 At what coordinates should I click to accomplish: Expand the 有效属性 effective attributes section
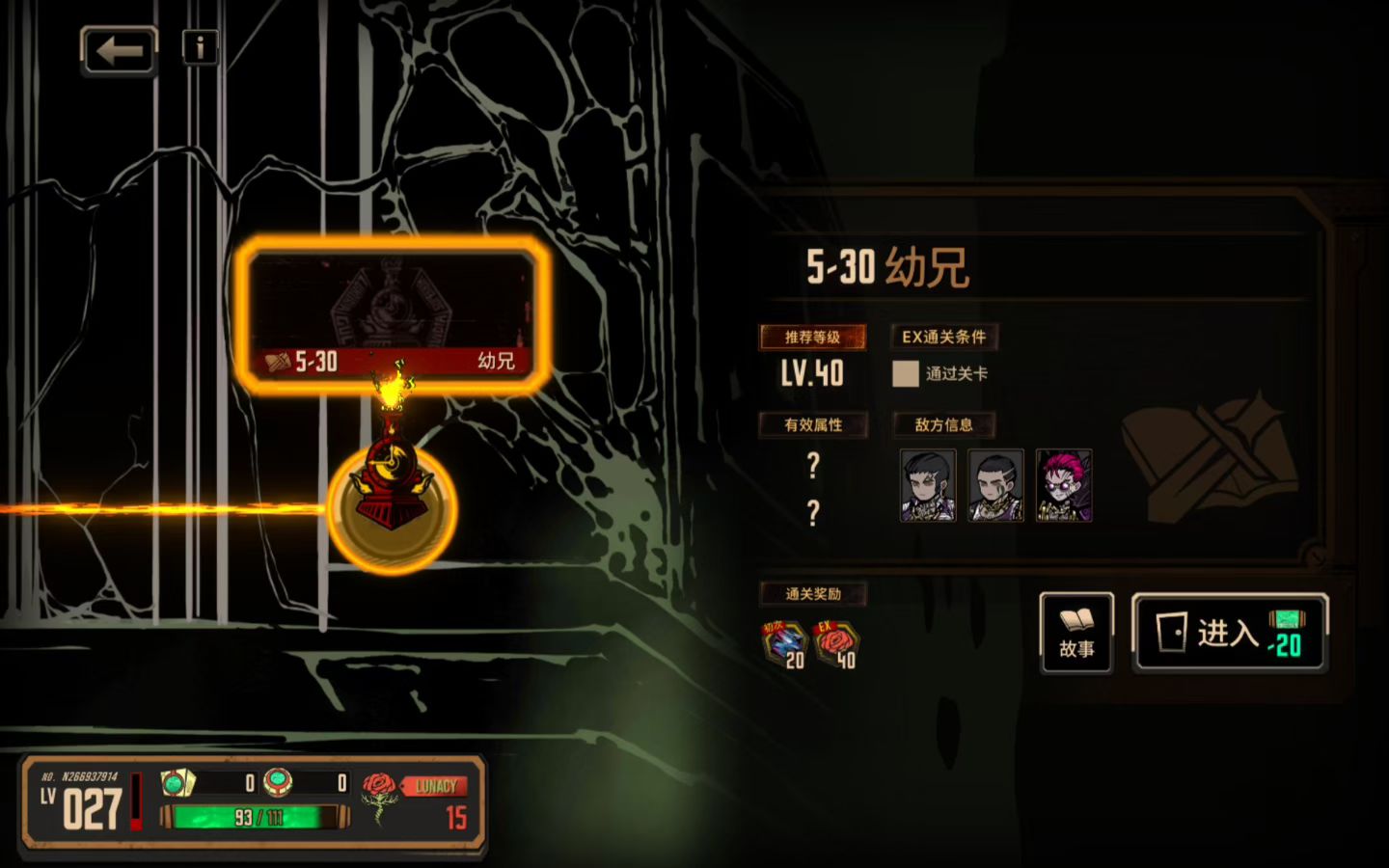(813, 425)
